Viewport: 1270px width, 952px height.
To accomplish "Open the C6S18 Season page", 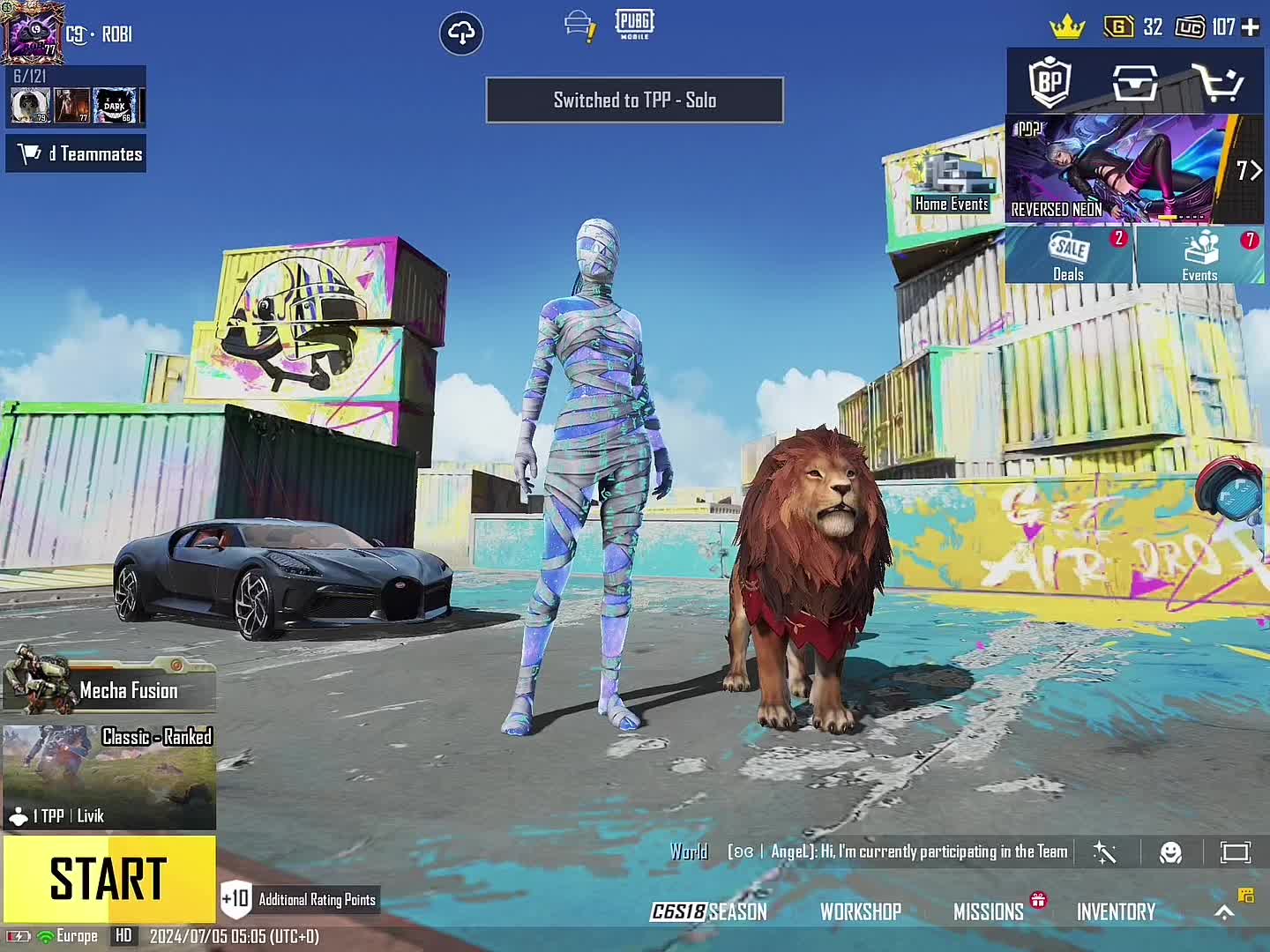I will click(708, 911).
